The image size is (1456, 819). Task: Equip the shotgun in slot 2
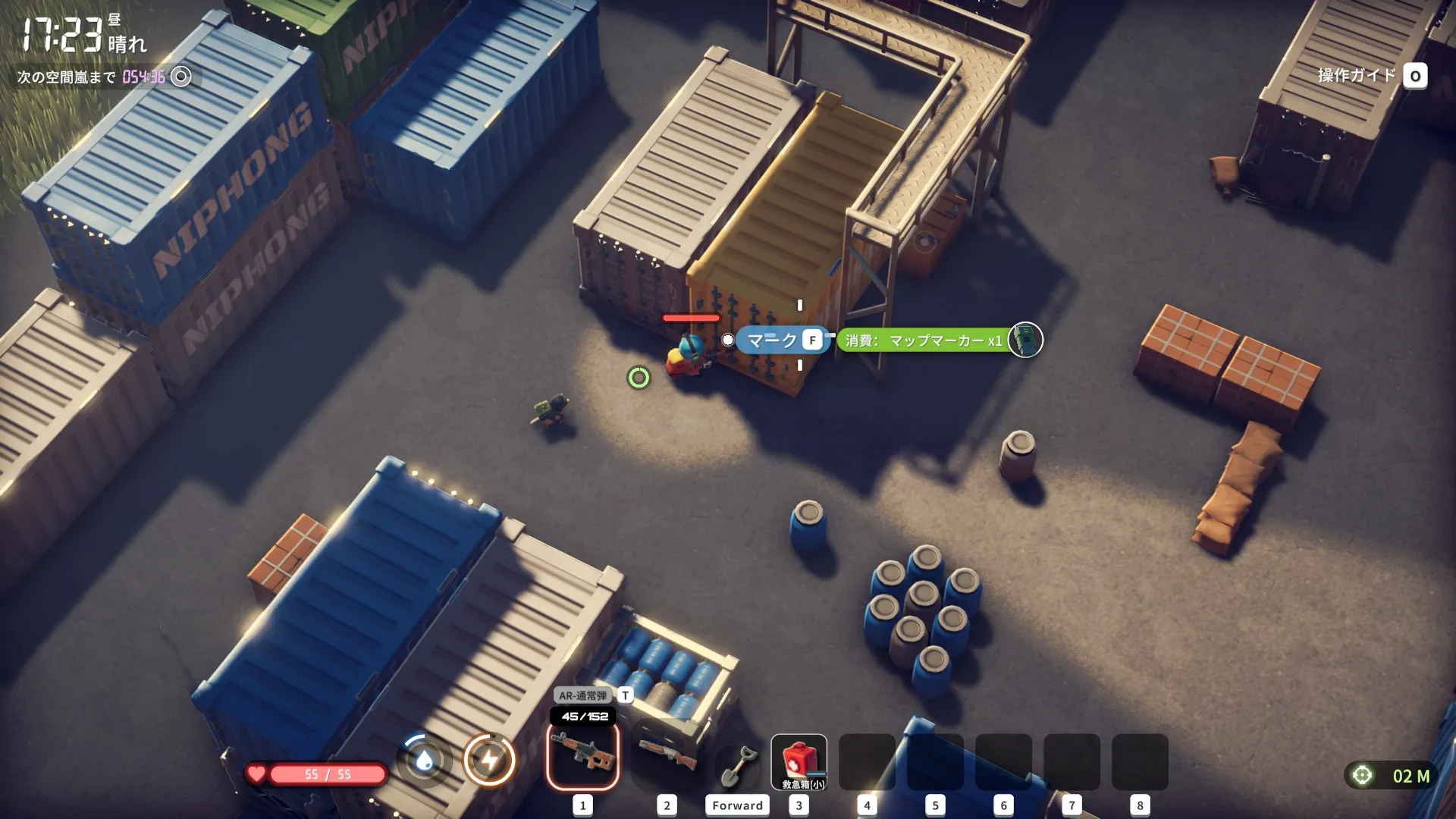(x=667, y=755)
